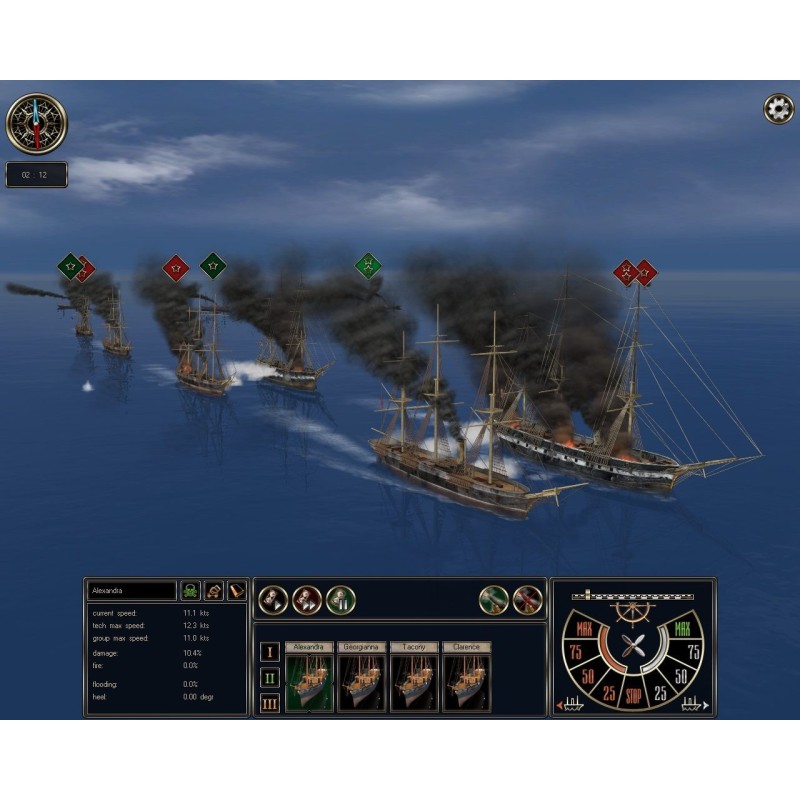
Task: Set game speed to normal play
Action: (x=273, y=600)
